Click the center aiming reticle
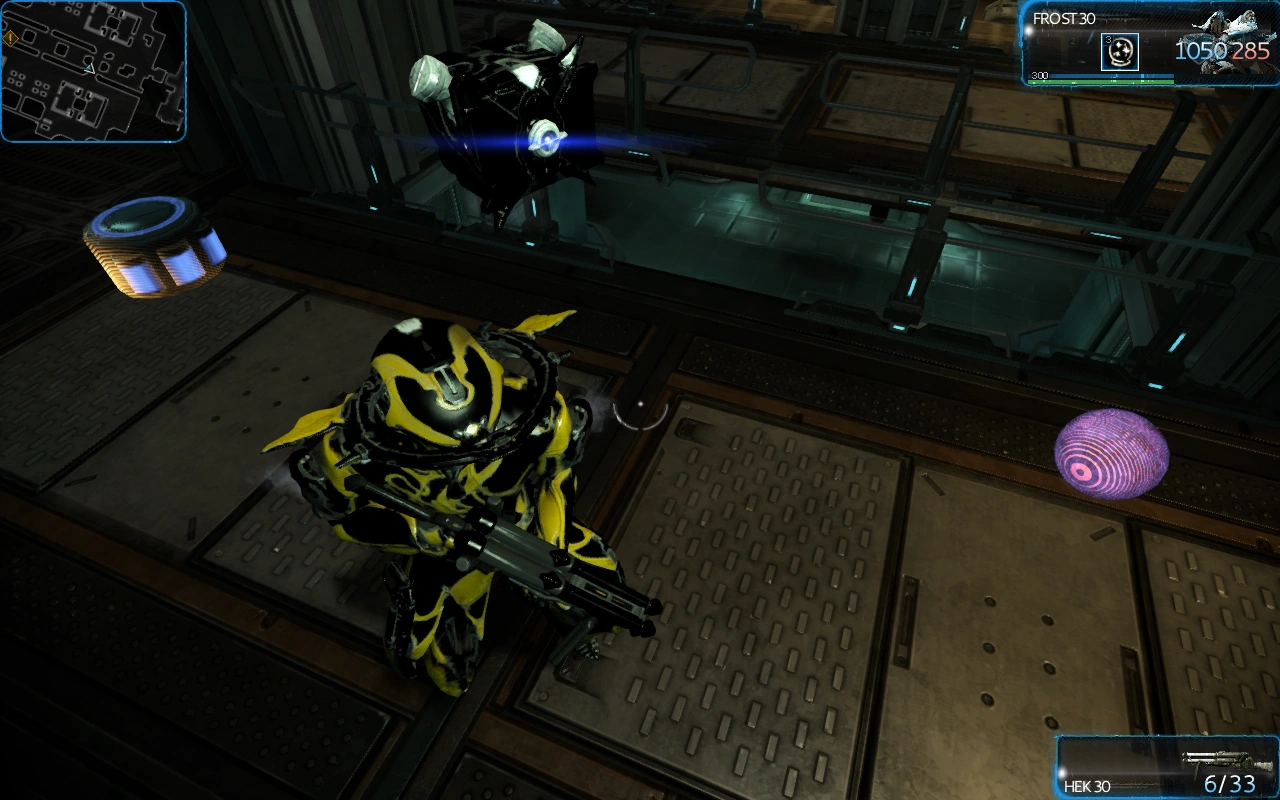The height and width of the screenshot is (800, 1280). point(638,407)
